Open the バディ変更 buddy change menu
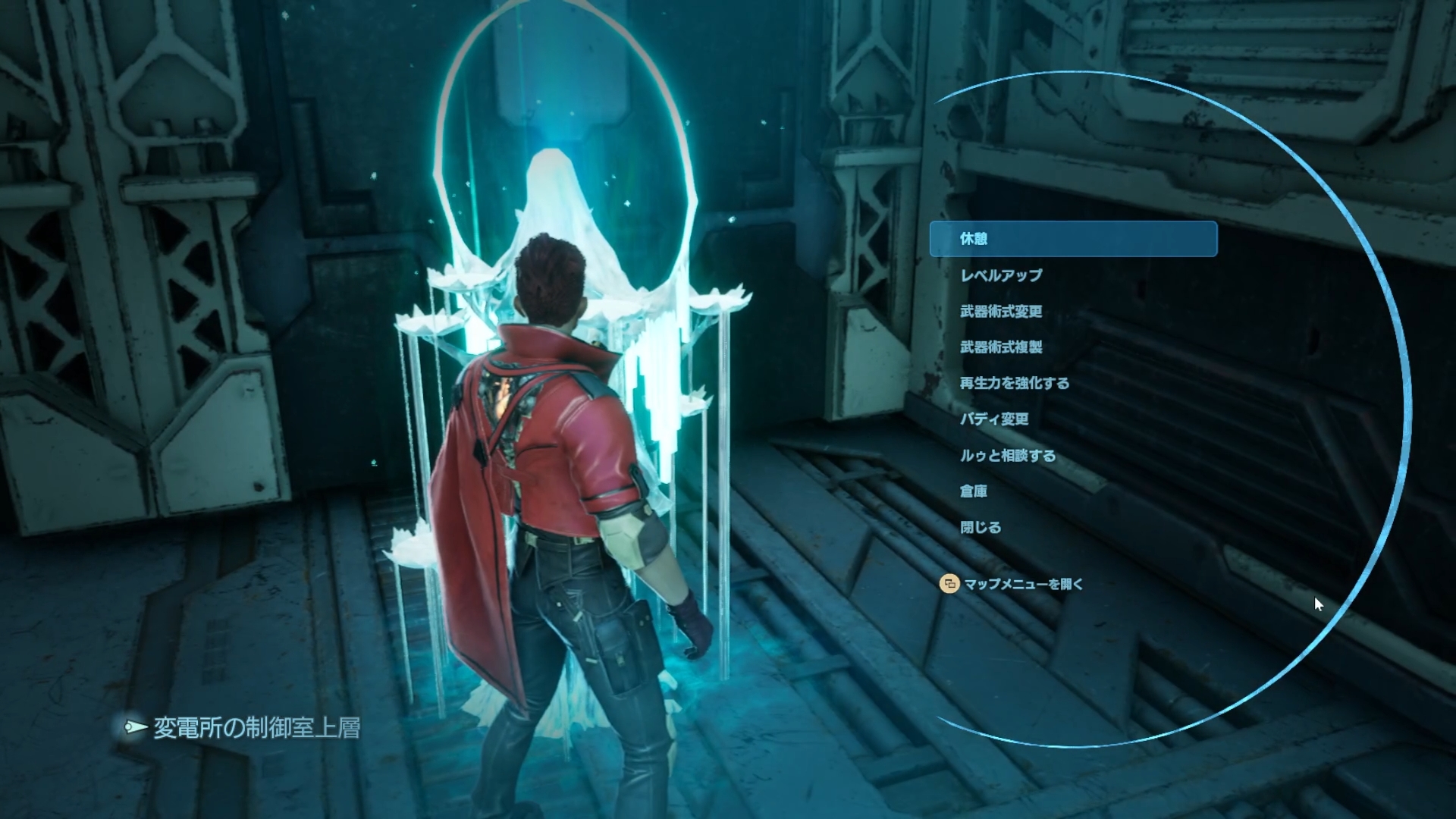Image resolution: width=1456 pixels, height=819 pixels. coord(994,419)
